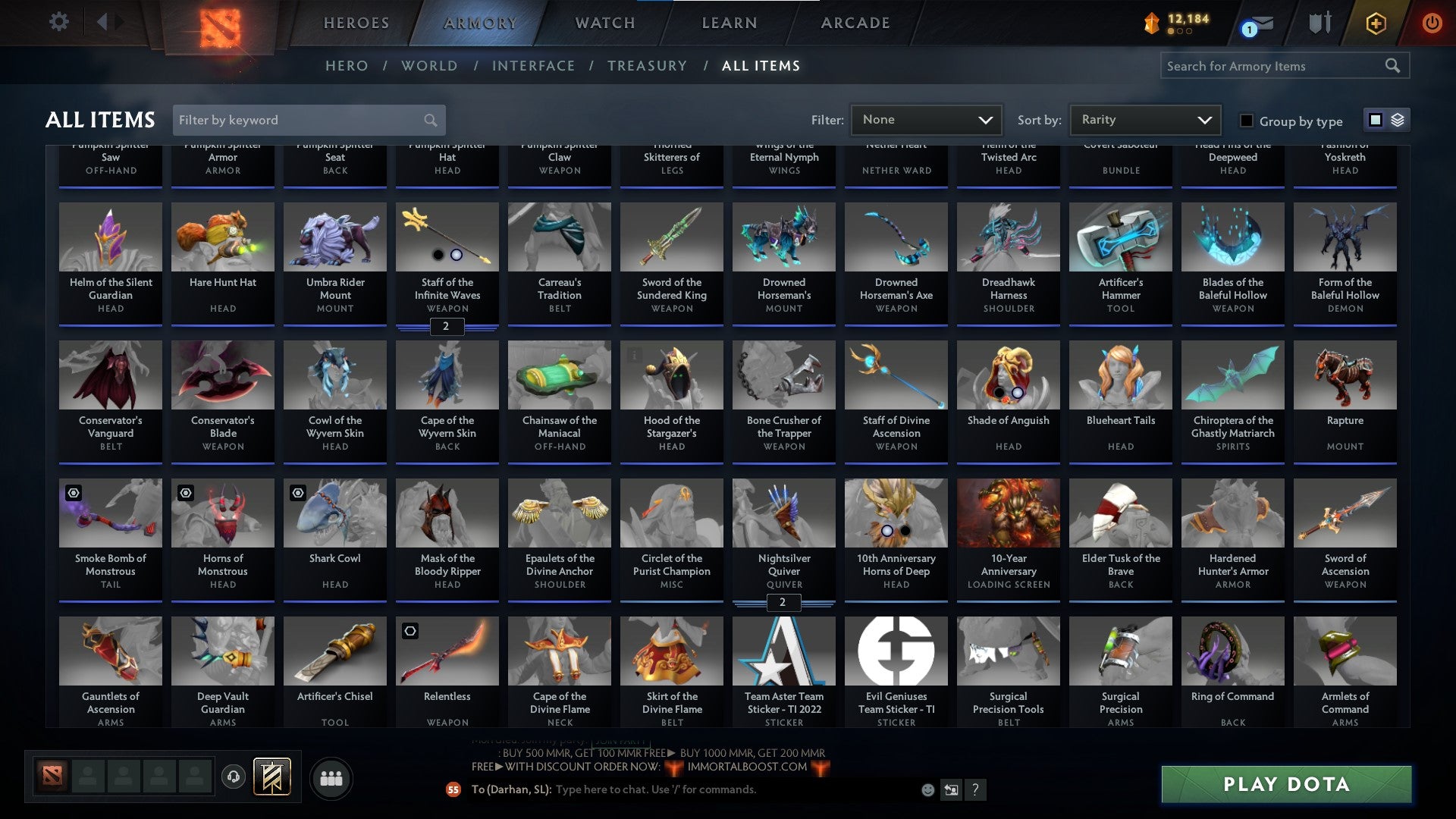Open the settings gear icon
Image resolution: width=1456 pixels, height=819 pixels.
[58, 22]
